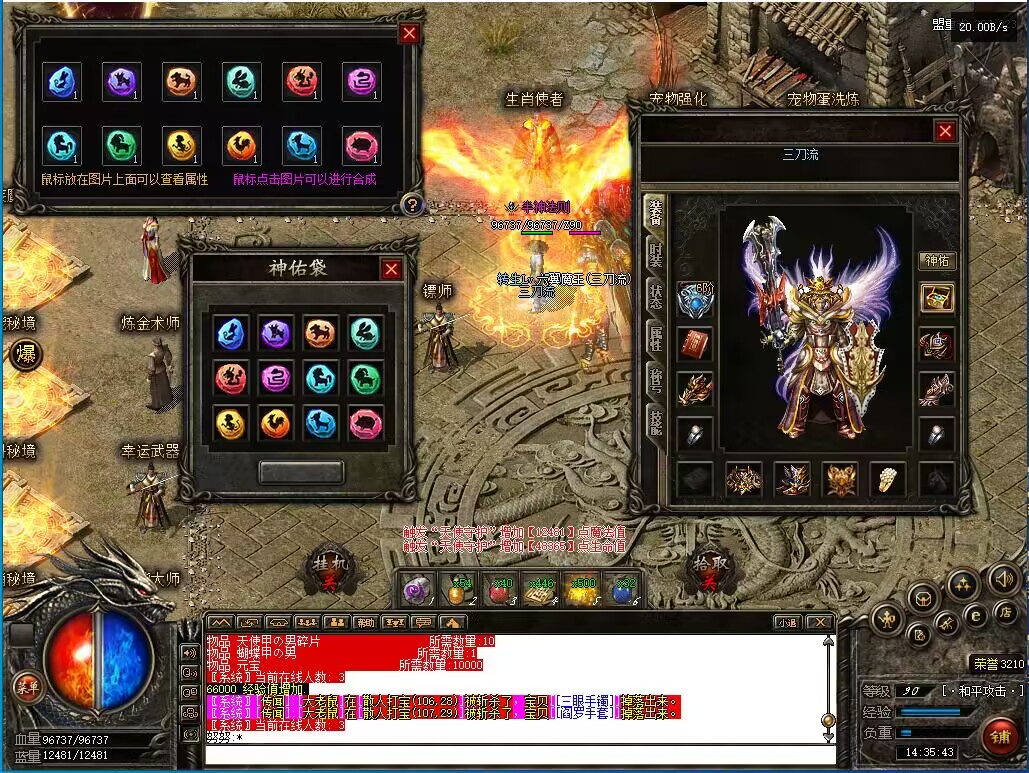Close the zodiac stone synthesis panel
Viewport: 1029px width, 773px height.
[x=409, y=34]
